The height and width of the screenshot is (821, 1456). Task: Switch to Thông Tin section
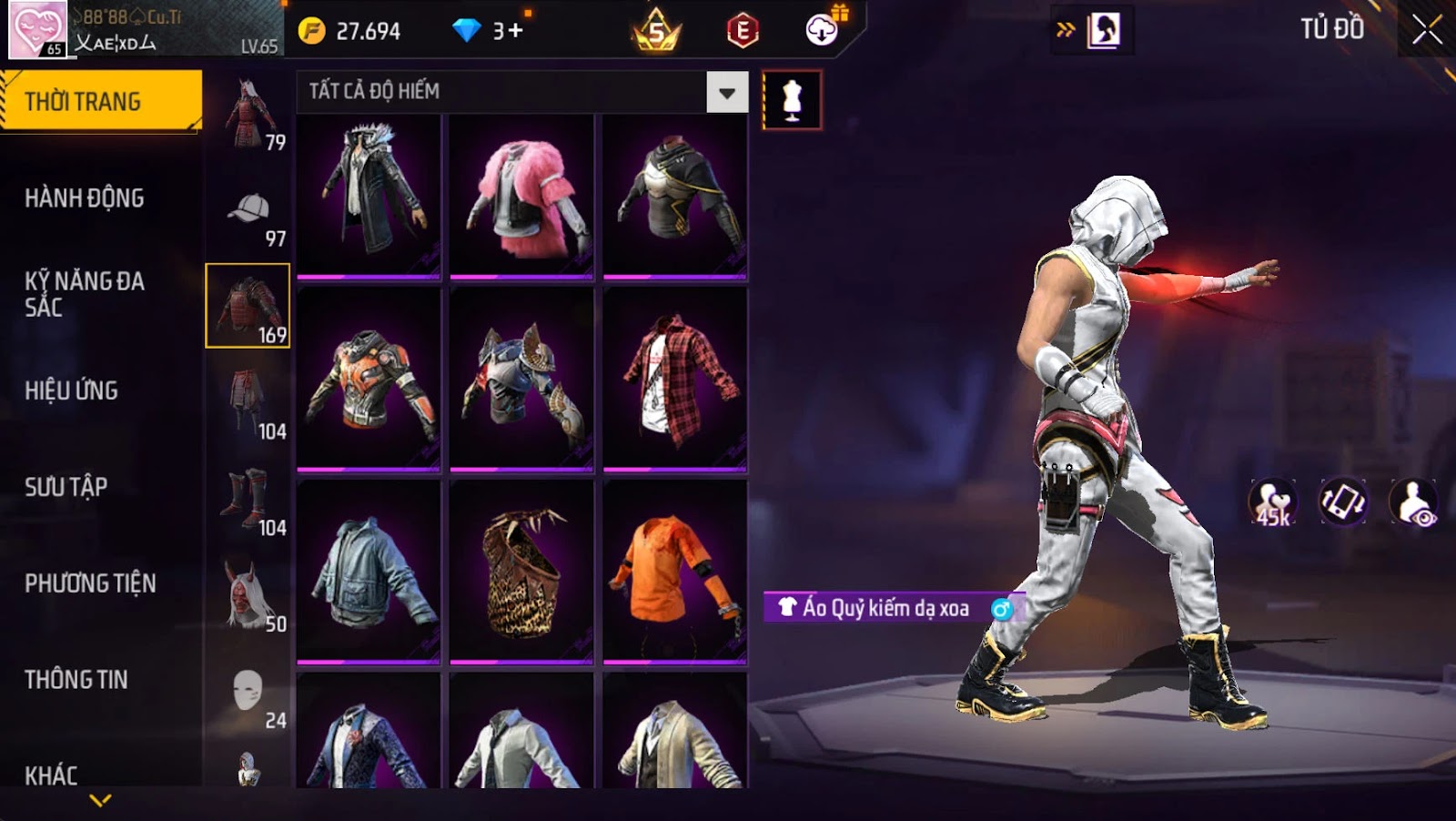[76, 680]
